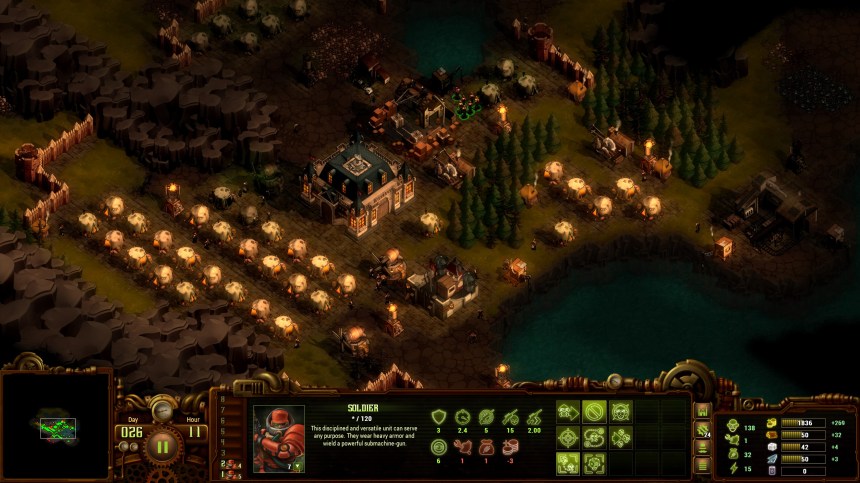Select the Chase mode skull command

click(621, 437)
